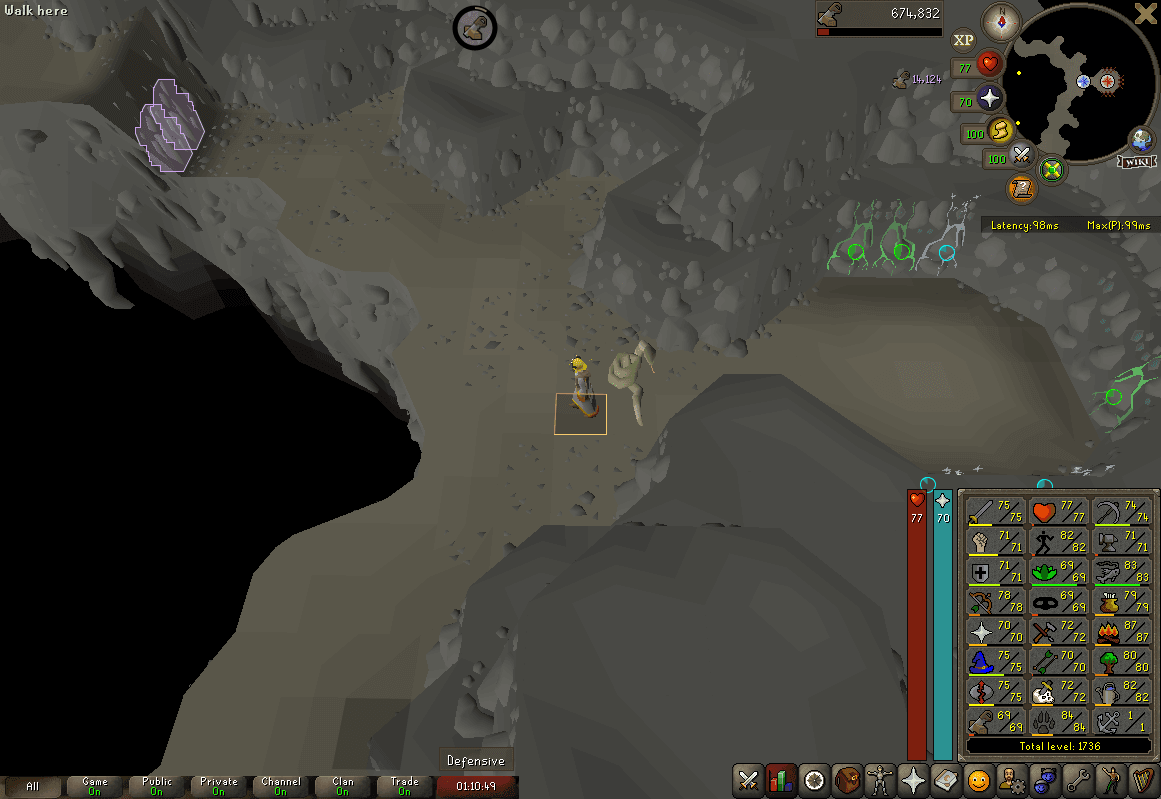Open the Combat Options tab
This screenshot has height=799, width=1161.
748,779
